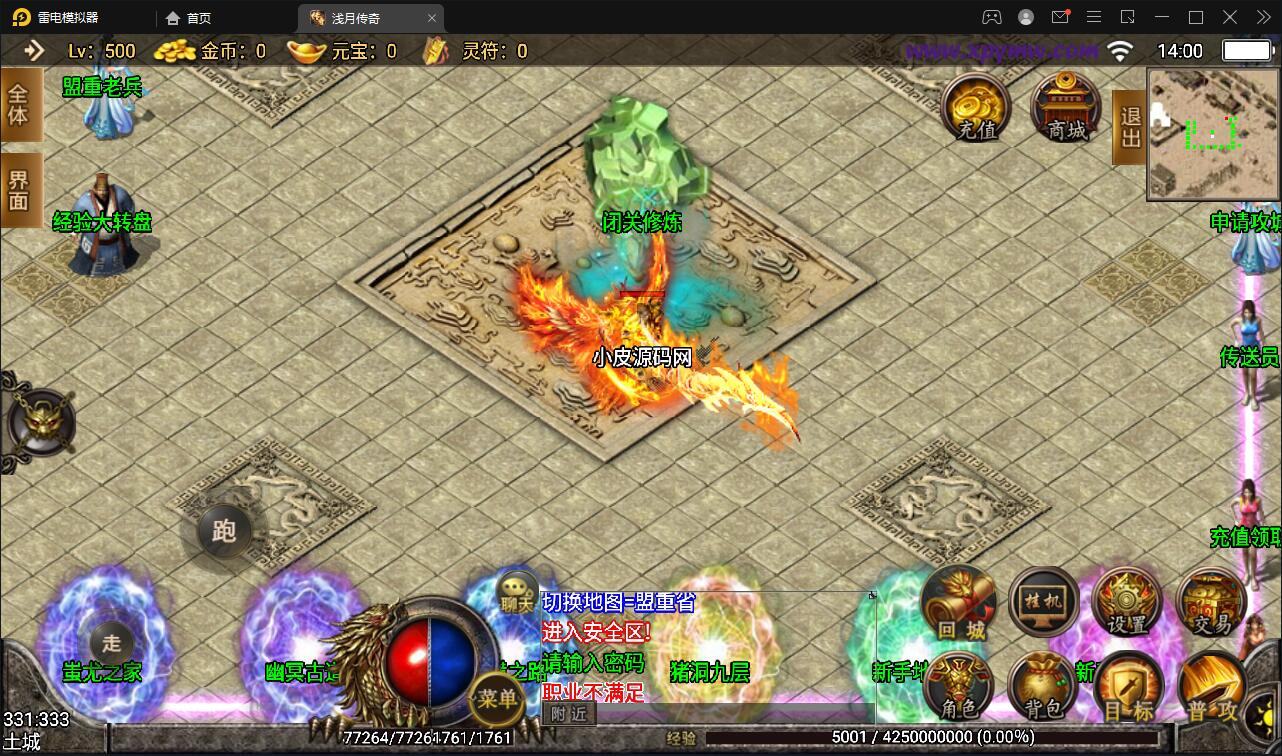Open the 背包 backpack

tap(1043, 687)
